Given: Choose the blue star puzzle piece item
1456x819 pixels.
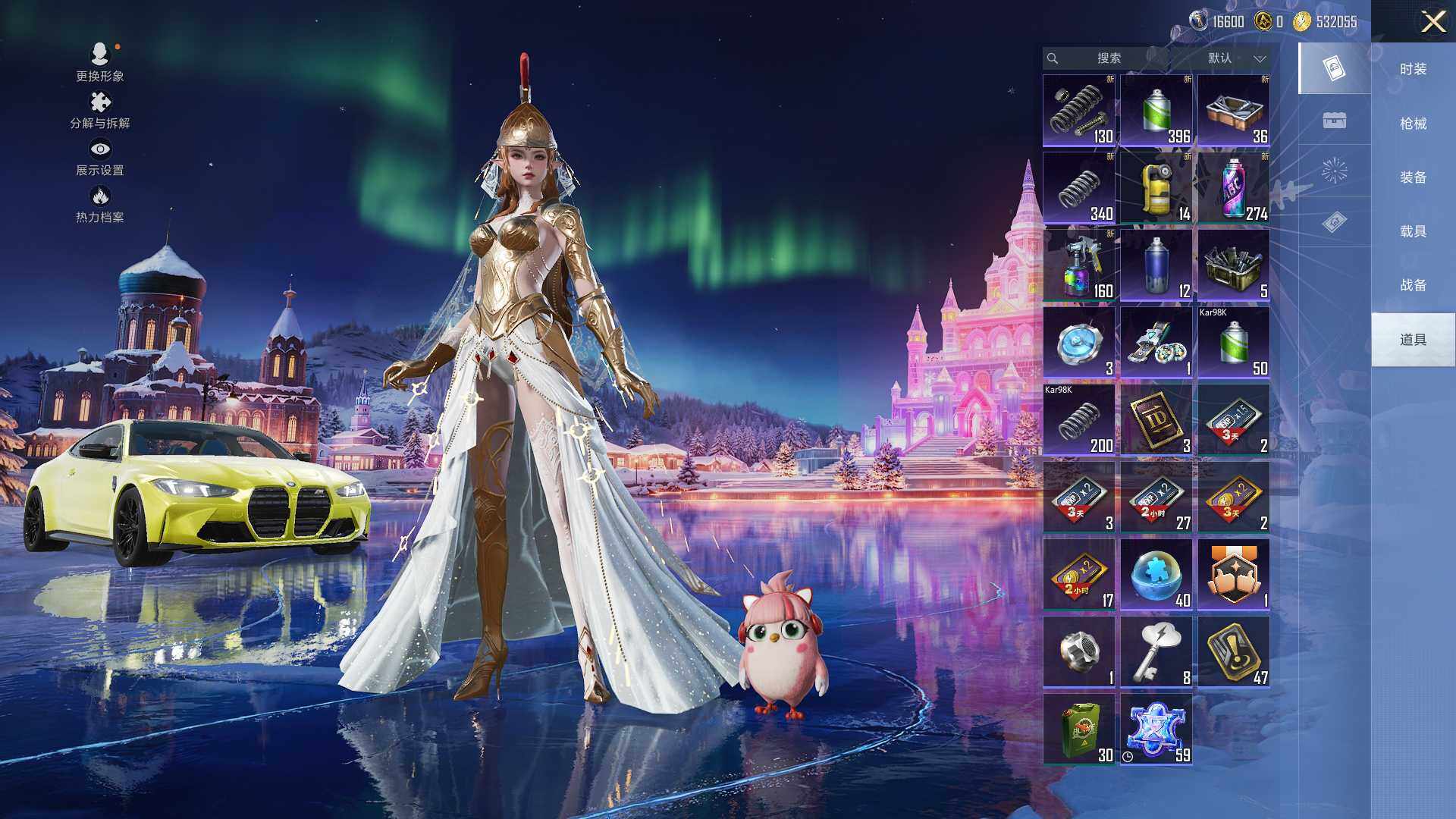Looking at the screenshot, I should point(1156,730).
